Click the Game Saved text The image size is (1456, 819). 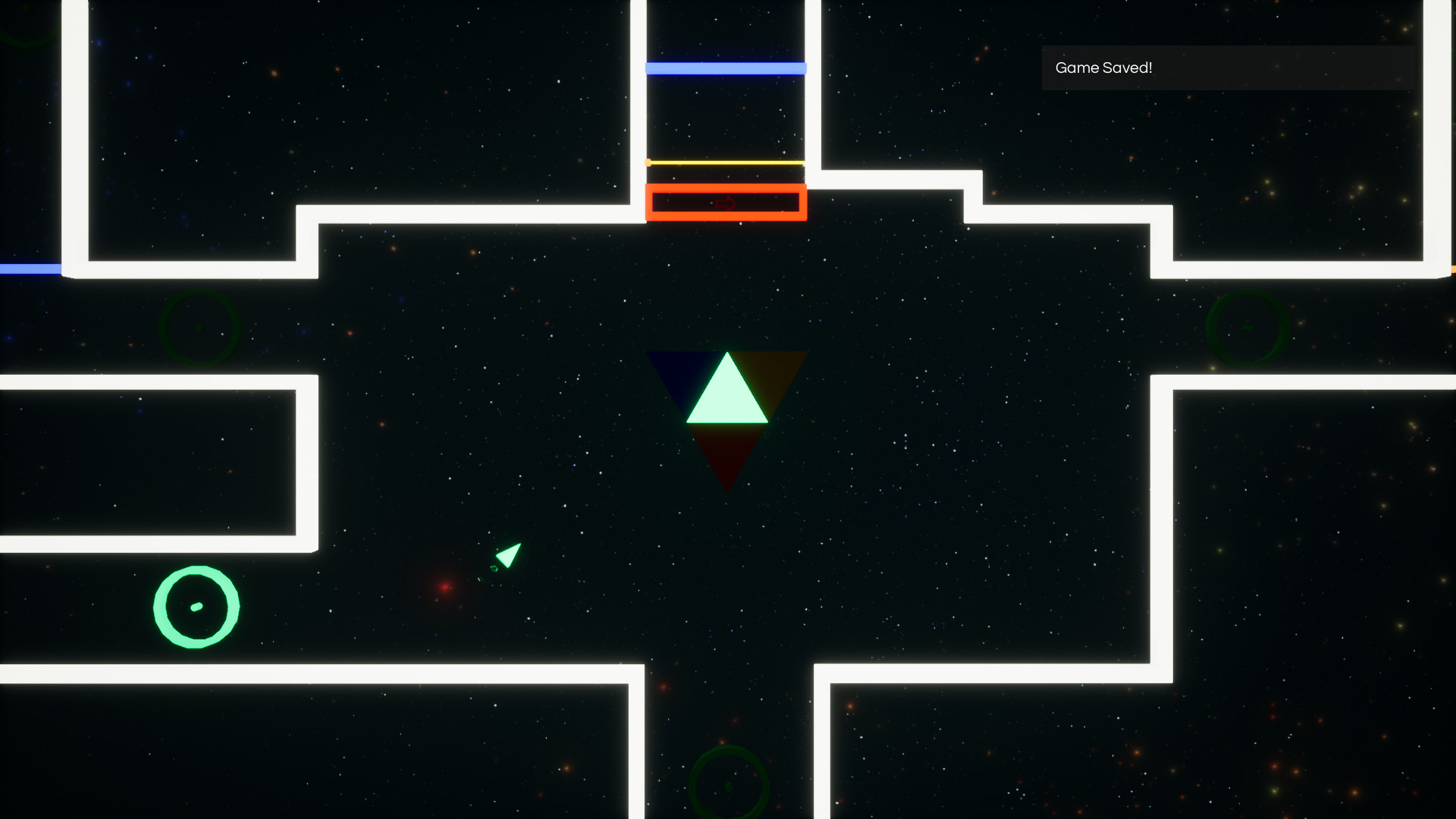(x=1105, y=67)
